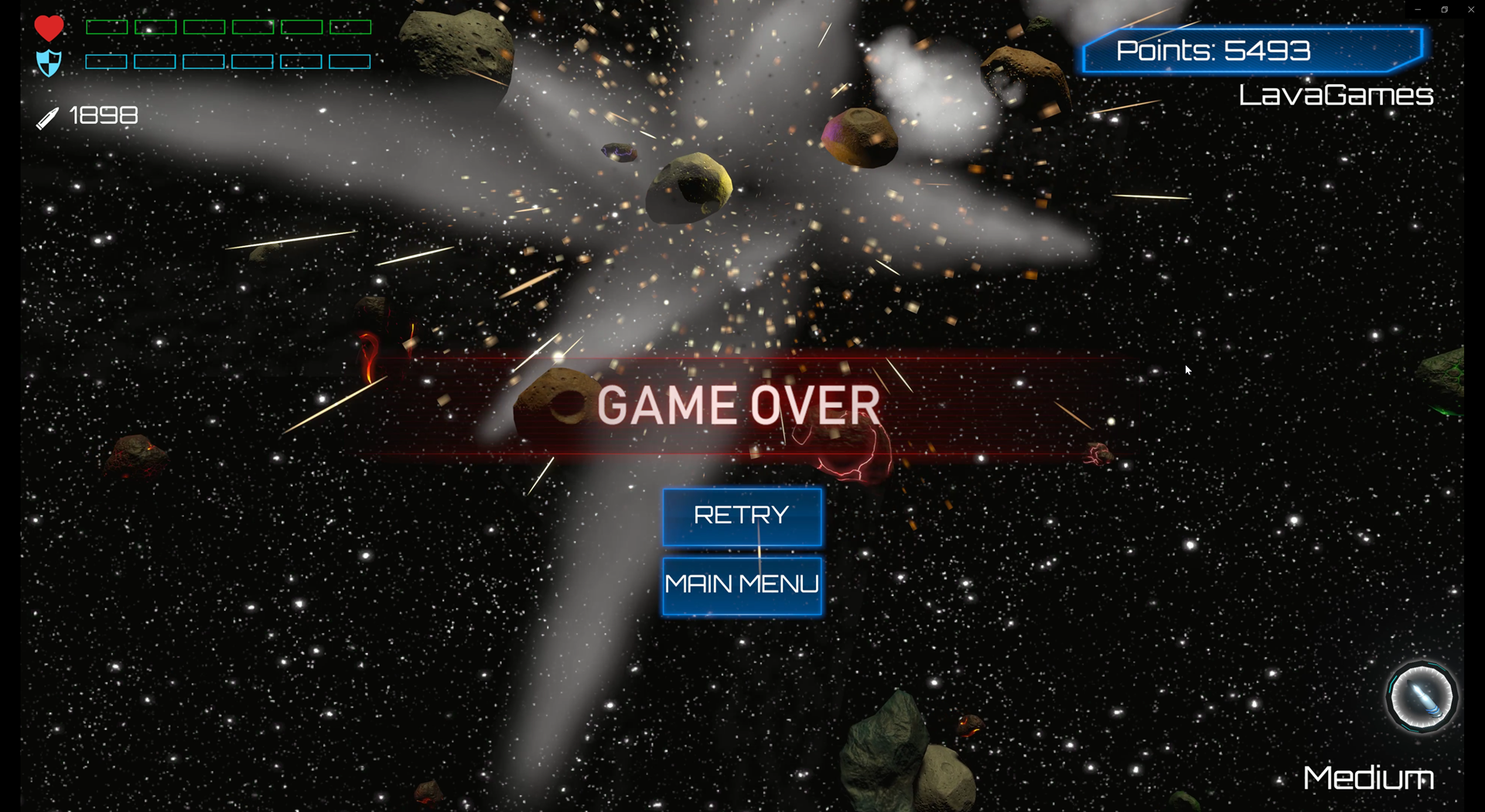Return to the MAIN MENU
The width and height of the screenshot is (1485, 812).
click(742, 585)
